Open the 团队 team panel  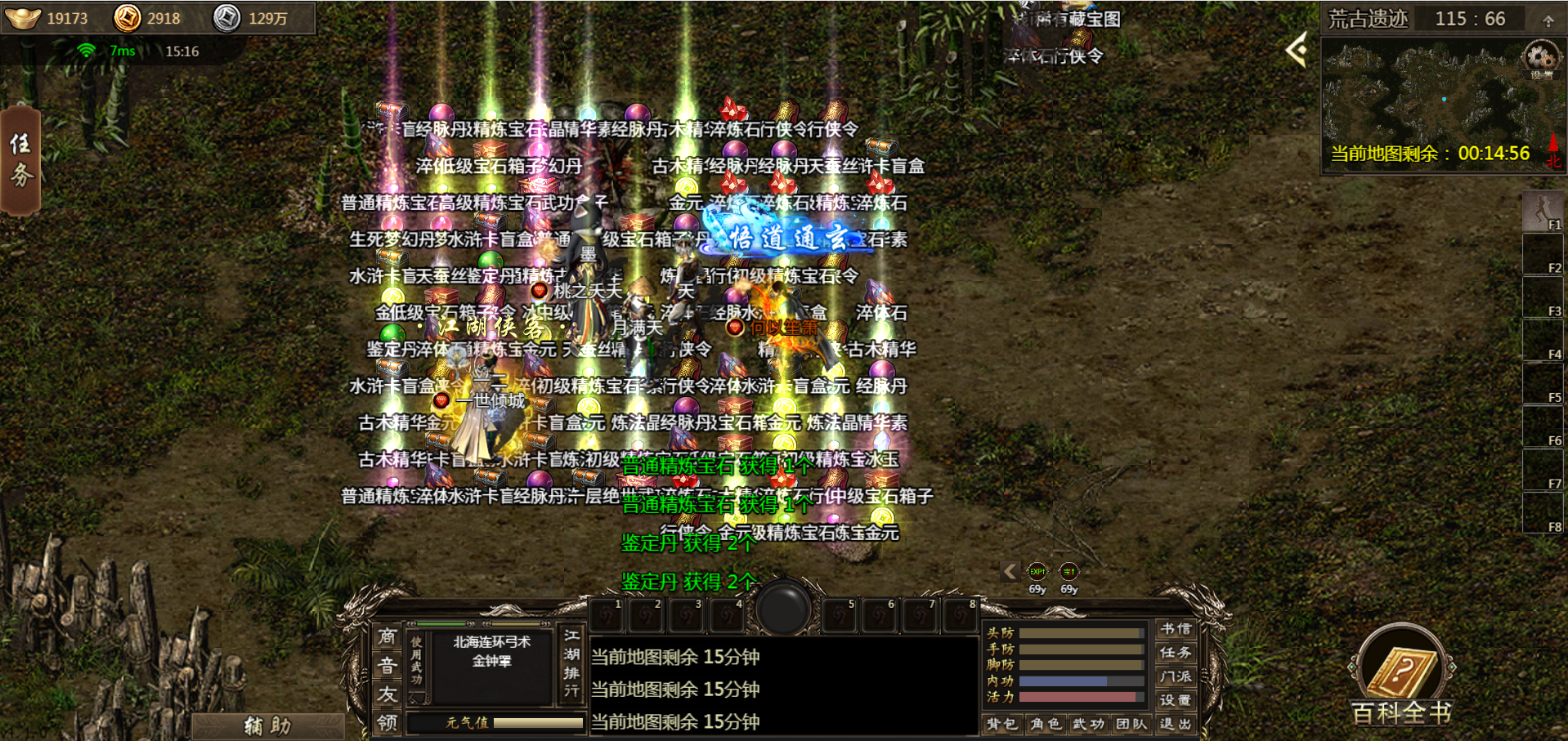(x=1131, y=724)
